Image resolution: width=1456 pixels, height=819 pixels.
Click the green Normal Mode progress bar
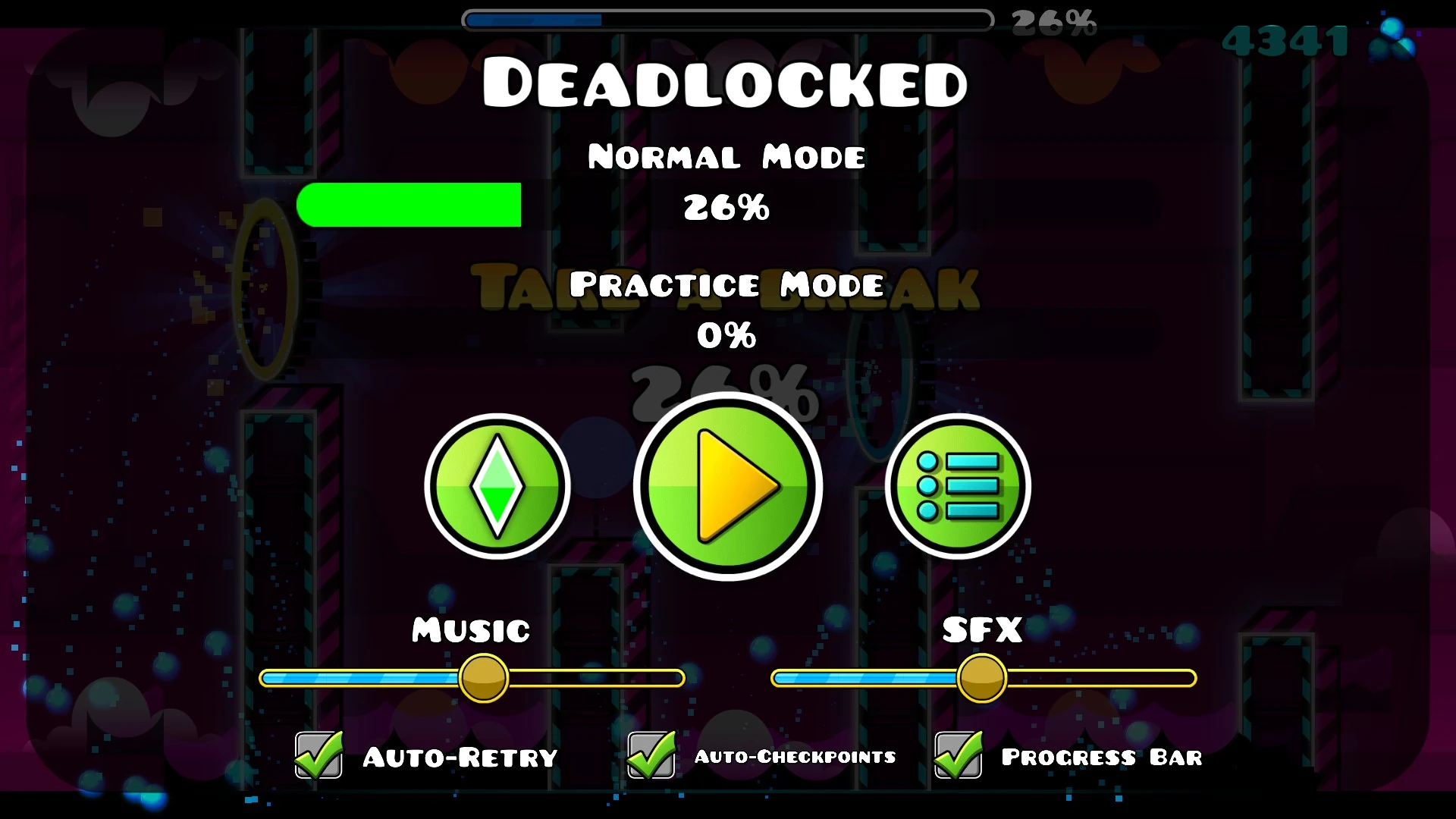[408, 204]
